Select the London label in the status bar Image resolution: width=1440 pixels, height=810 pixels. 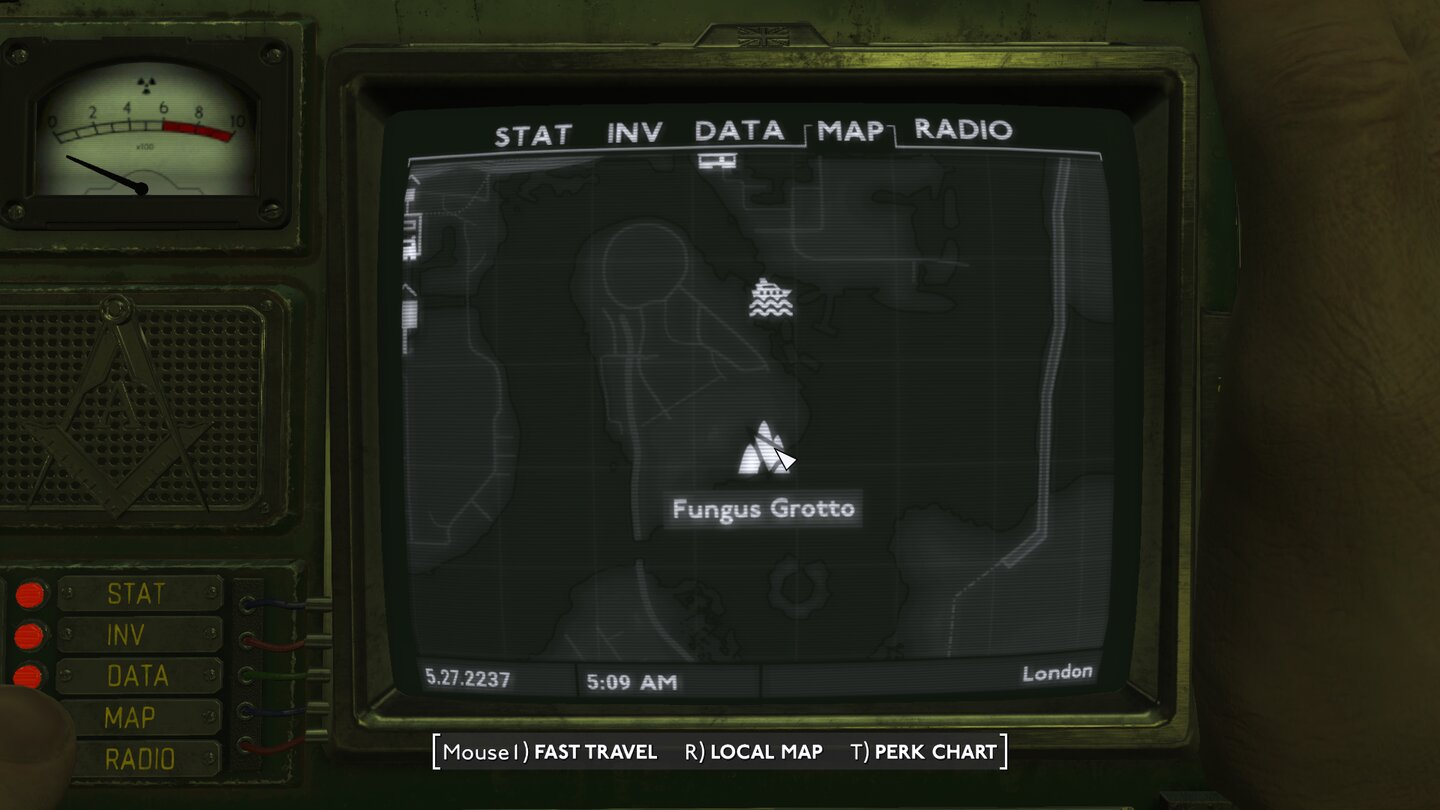click(1058, 671)
